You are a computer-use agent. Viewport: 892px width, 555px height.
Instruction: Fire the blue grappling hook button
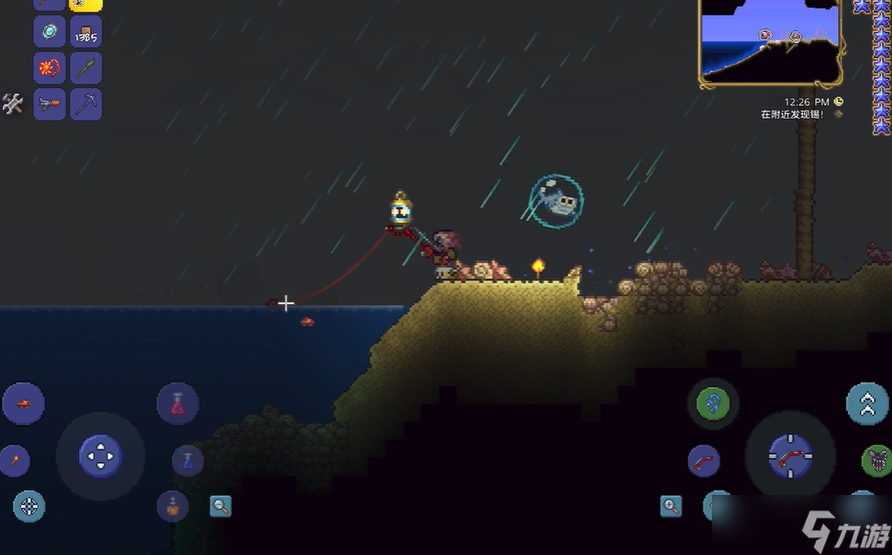click(x=713, y=404)
